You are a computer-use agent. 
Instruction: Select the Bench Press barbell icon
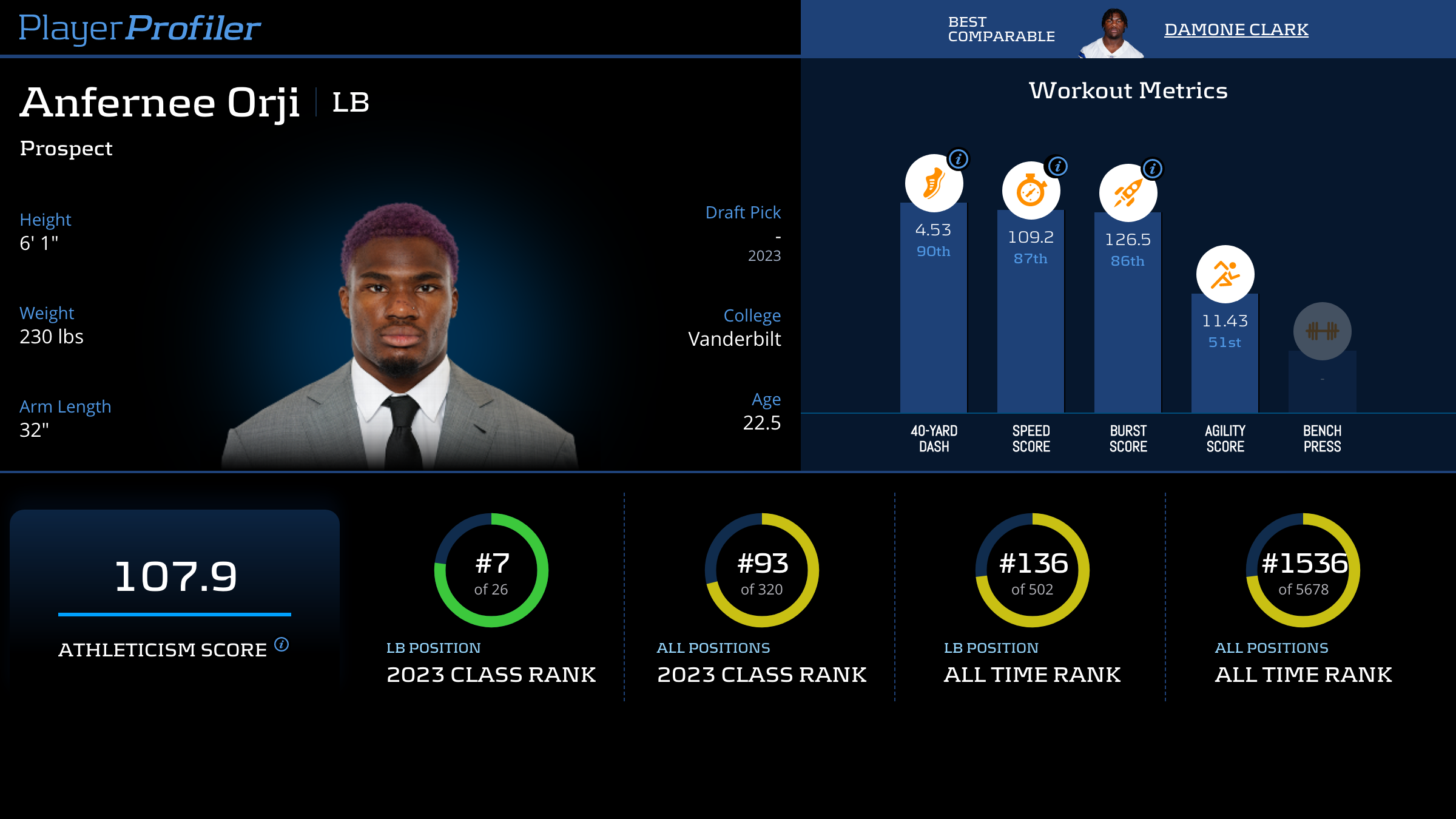click(x=1322, y=331)
